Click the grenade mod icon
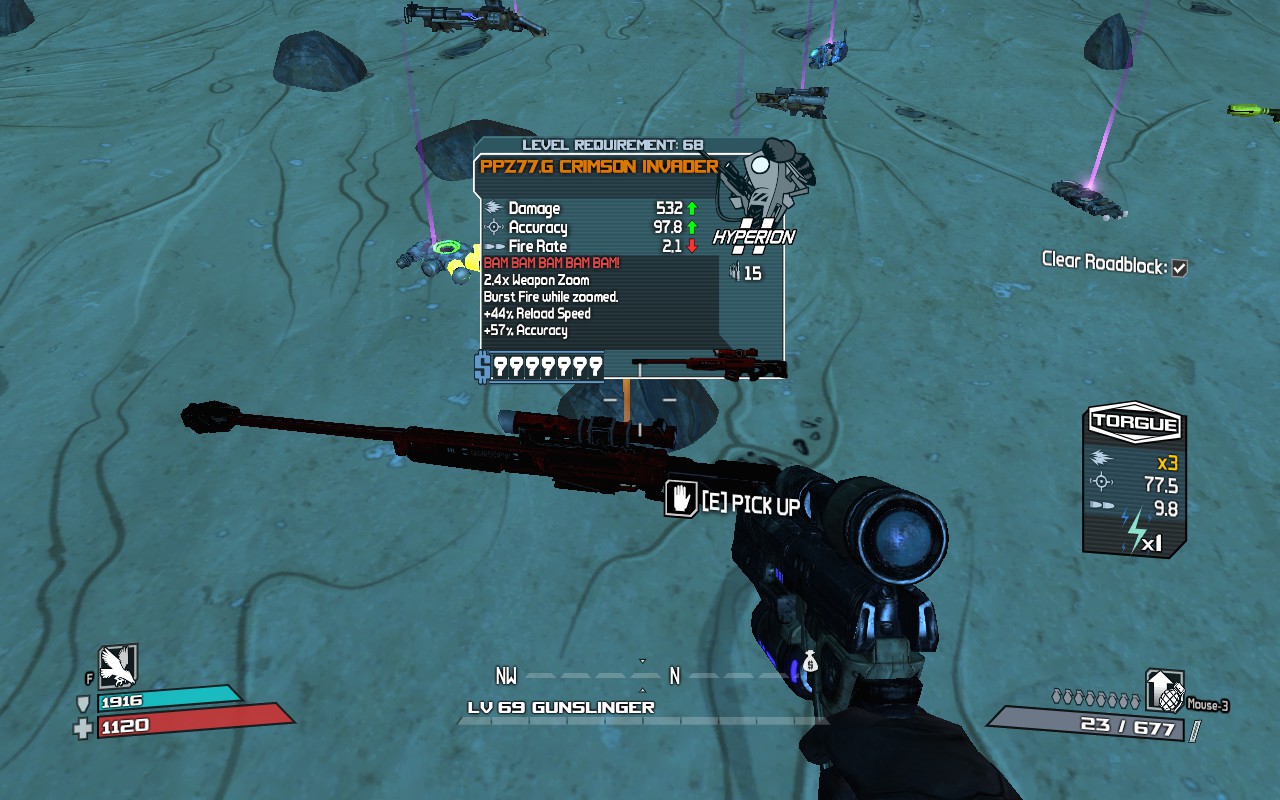This screenshot has width=1280, height=800. 1164,691
